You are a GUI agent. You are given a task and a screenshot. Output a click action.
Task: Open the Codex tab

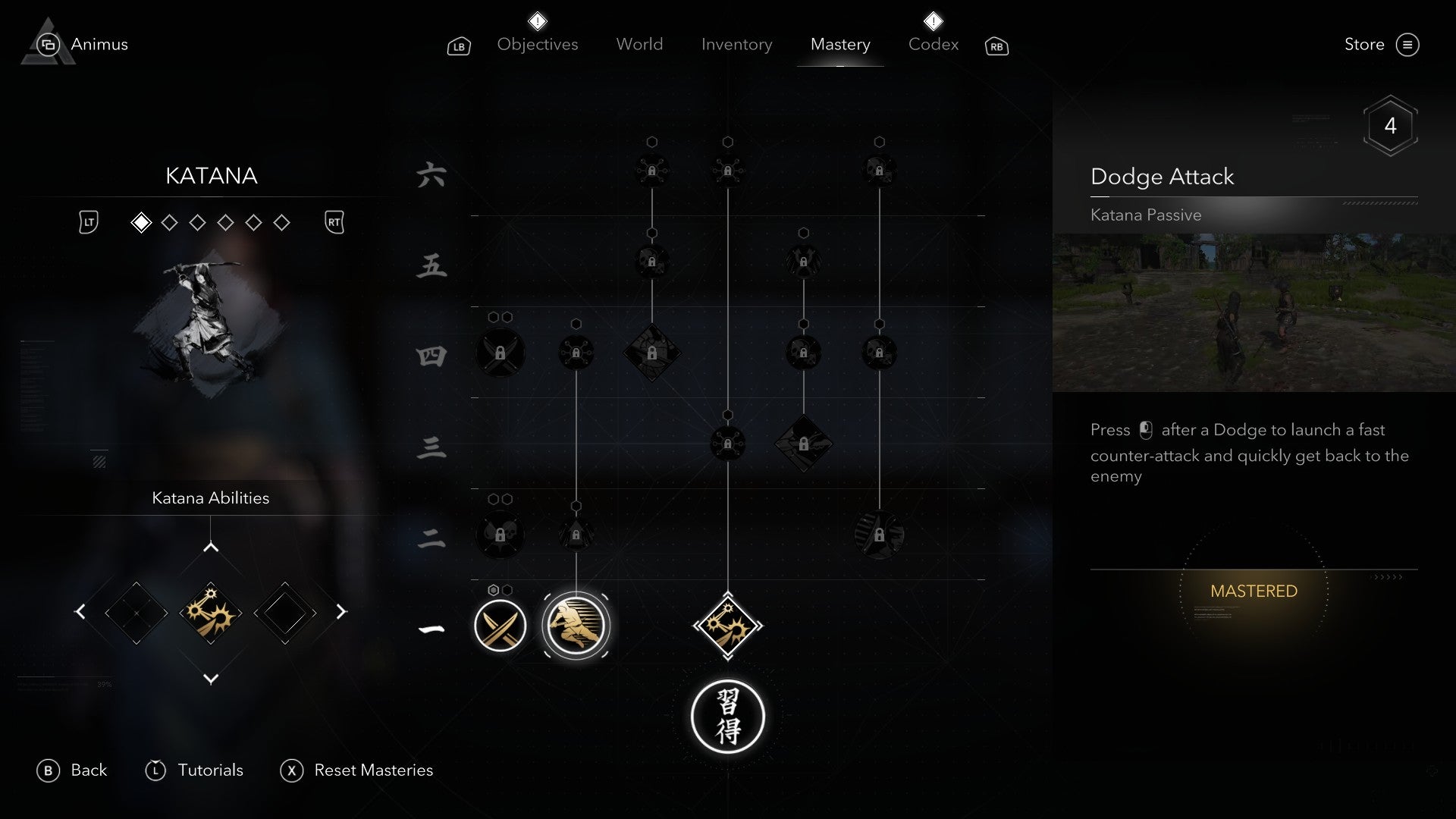933,44
